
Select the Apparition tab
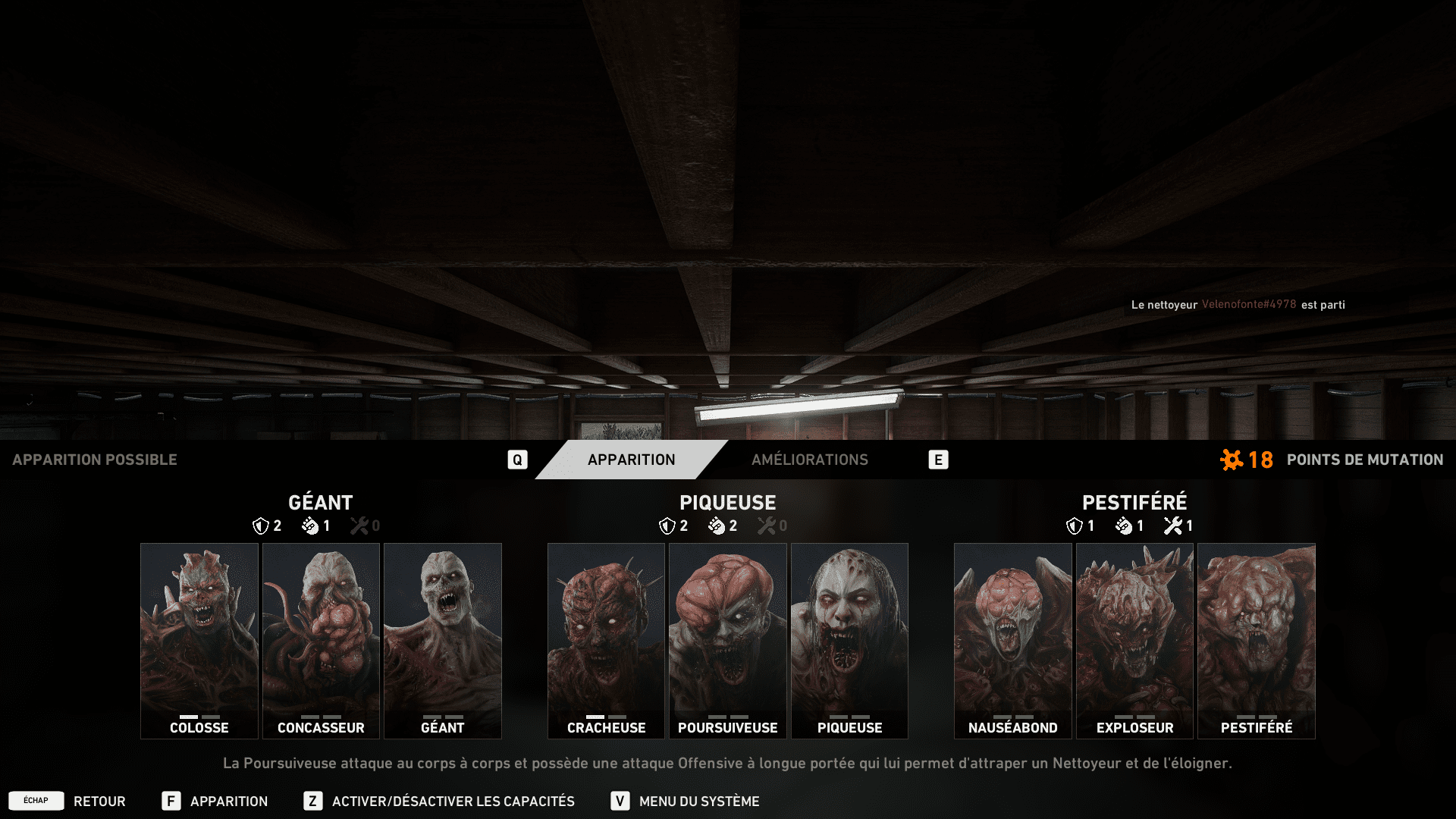[631, 460]
